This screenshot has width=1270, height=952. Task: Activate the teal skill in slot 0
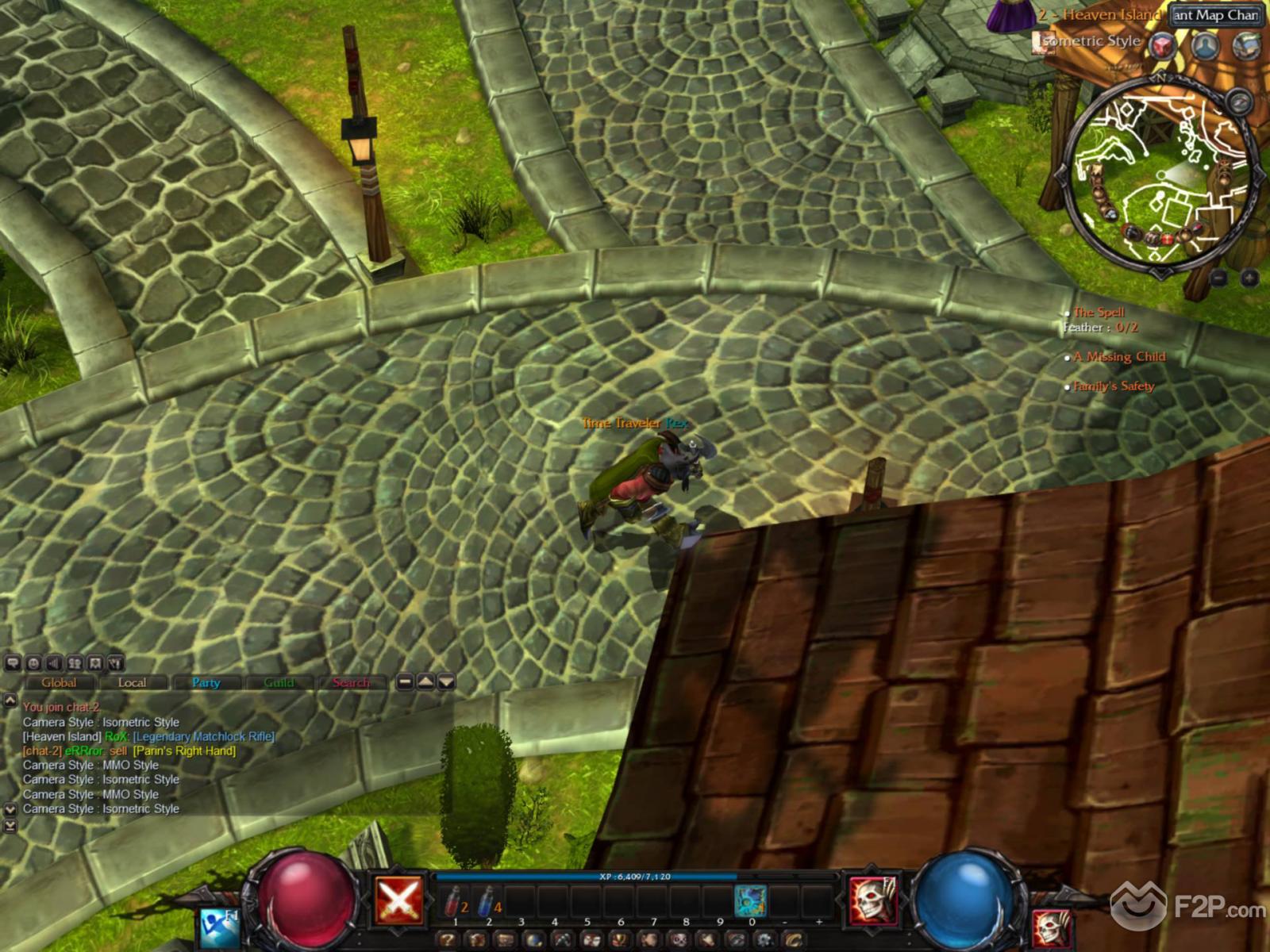click(750, 901)
